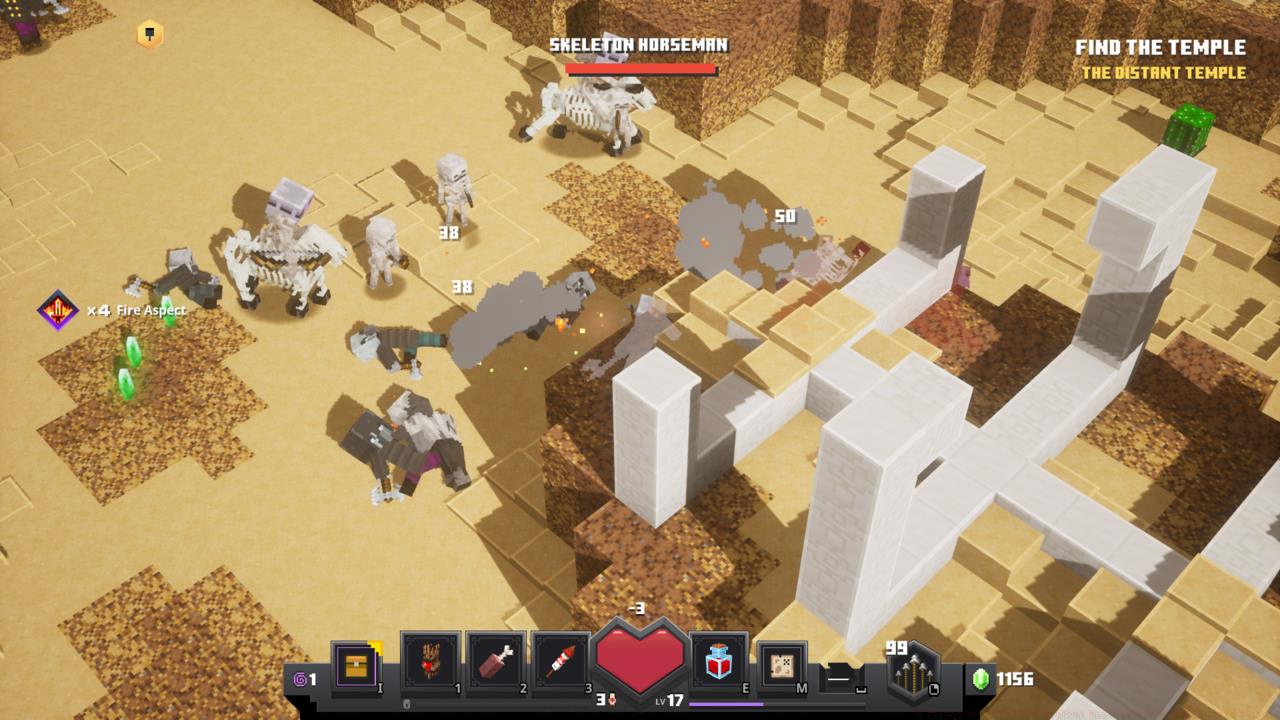This screenshot has width=1280, height=720.
Task: Click the yellow hexagon marker icon
Action: 150,35
